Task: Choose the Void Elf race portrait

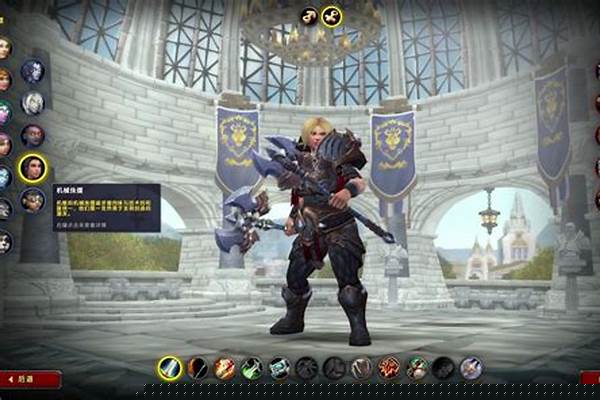Action: (x=33, y=71)
